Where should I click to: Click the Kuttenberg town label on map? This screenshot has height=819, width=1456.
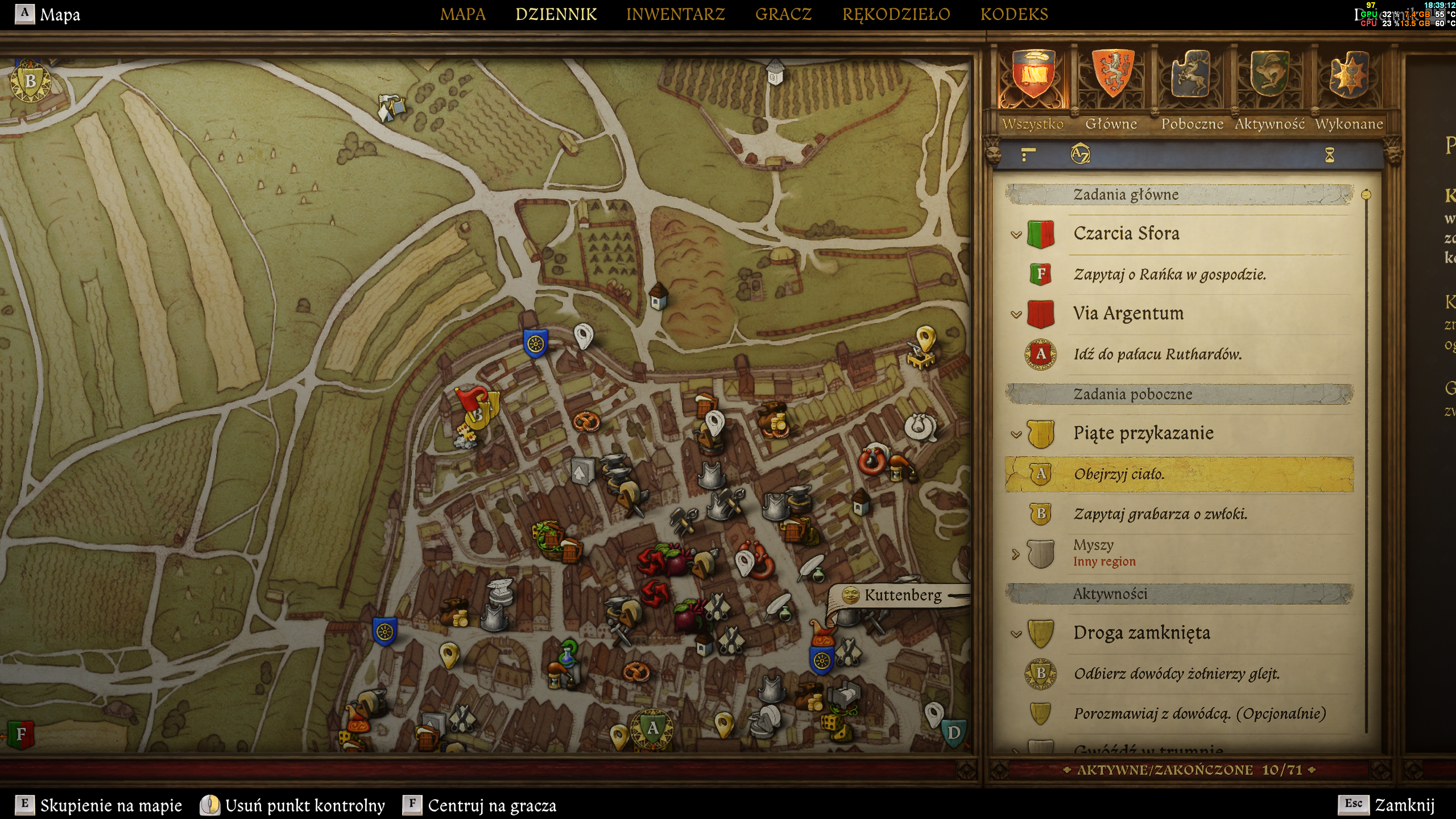[x=902, y=595]
